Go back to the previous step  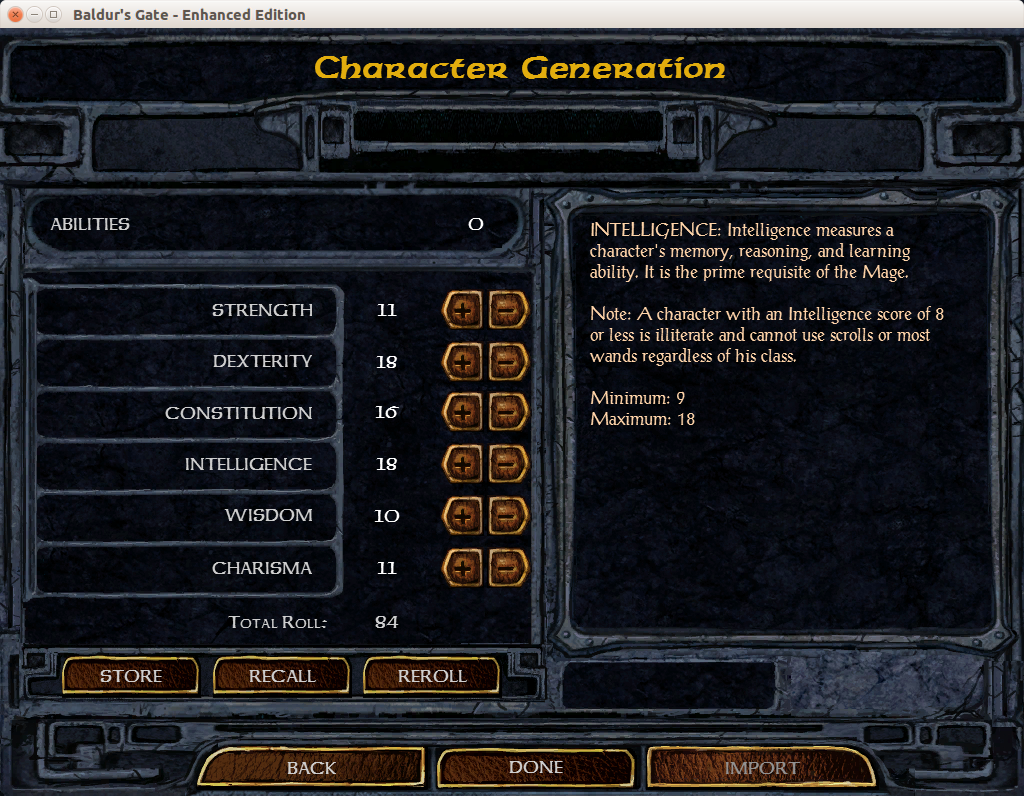point(312,768)
